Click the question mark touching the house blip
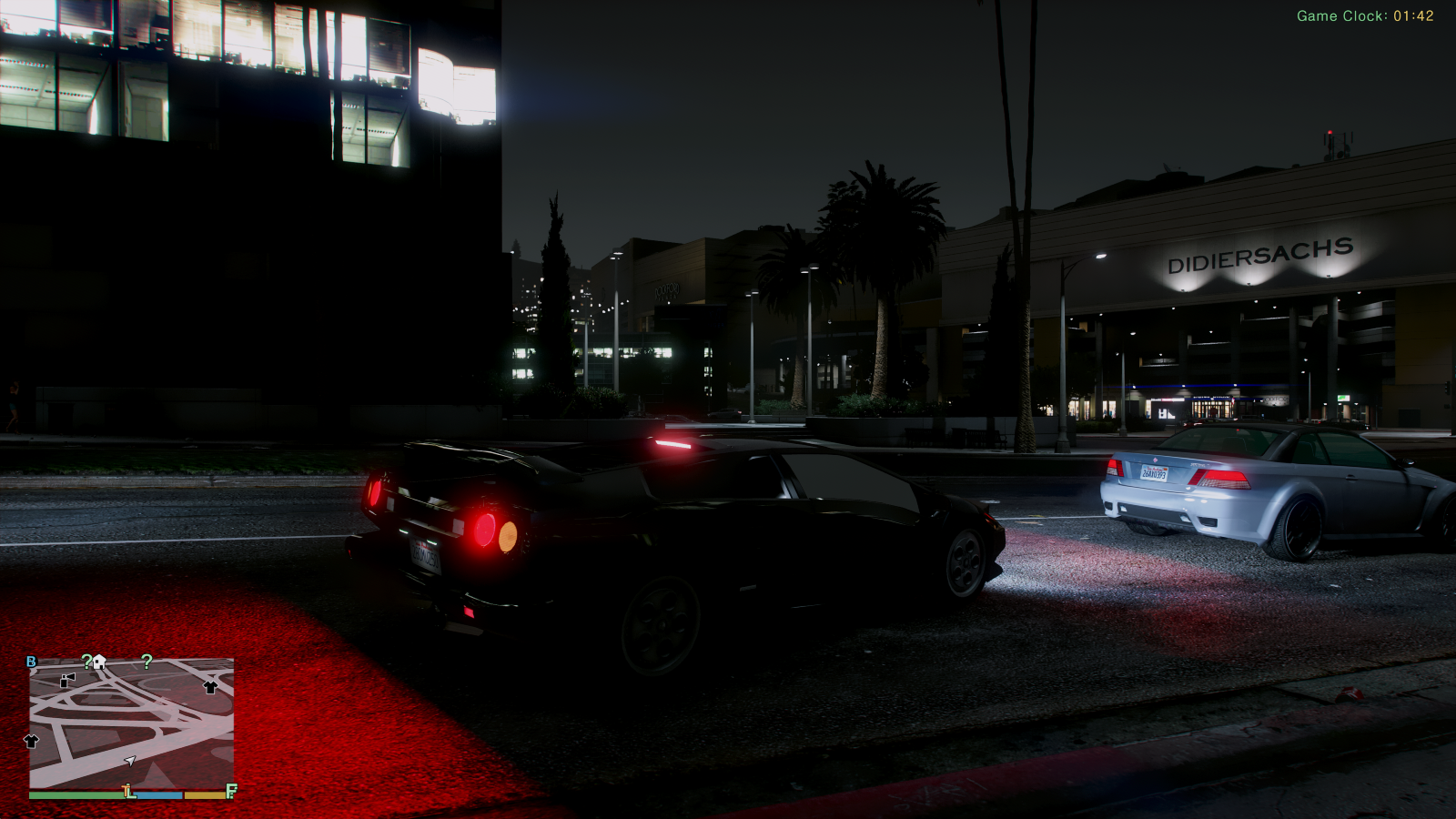 point(87,662)
